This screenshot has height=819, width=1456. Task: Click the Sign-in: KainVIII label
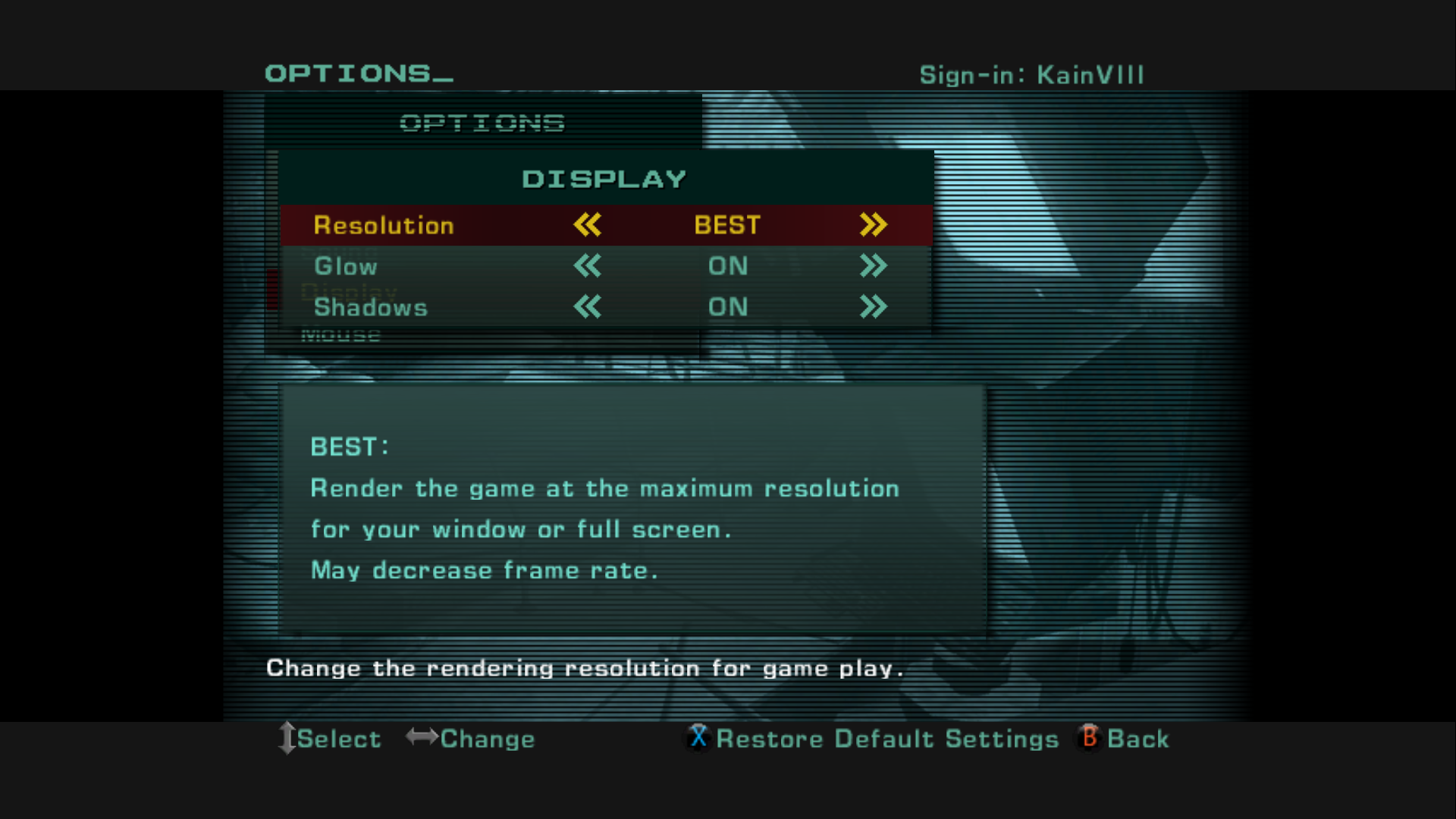1031,74
